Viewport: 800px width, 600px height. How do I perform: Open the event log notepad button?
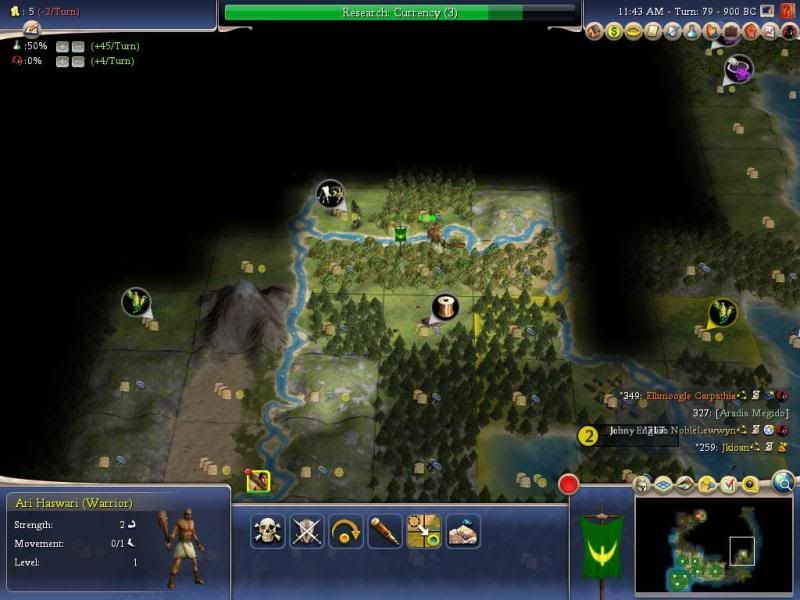(x=32, y=28)
